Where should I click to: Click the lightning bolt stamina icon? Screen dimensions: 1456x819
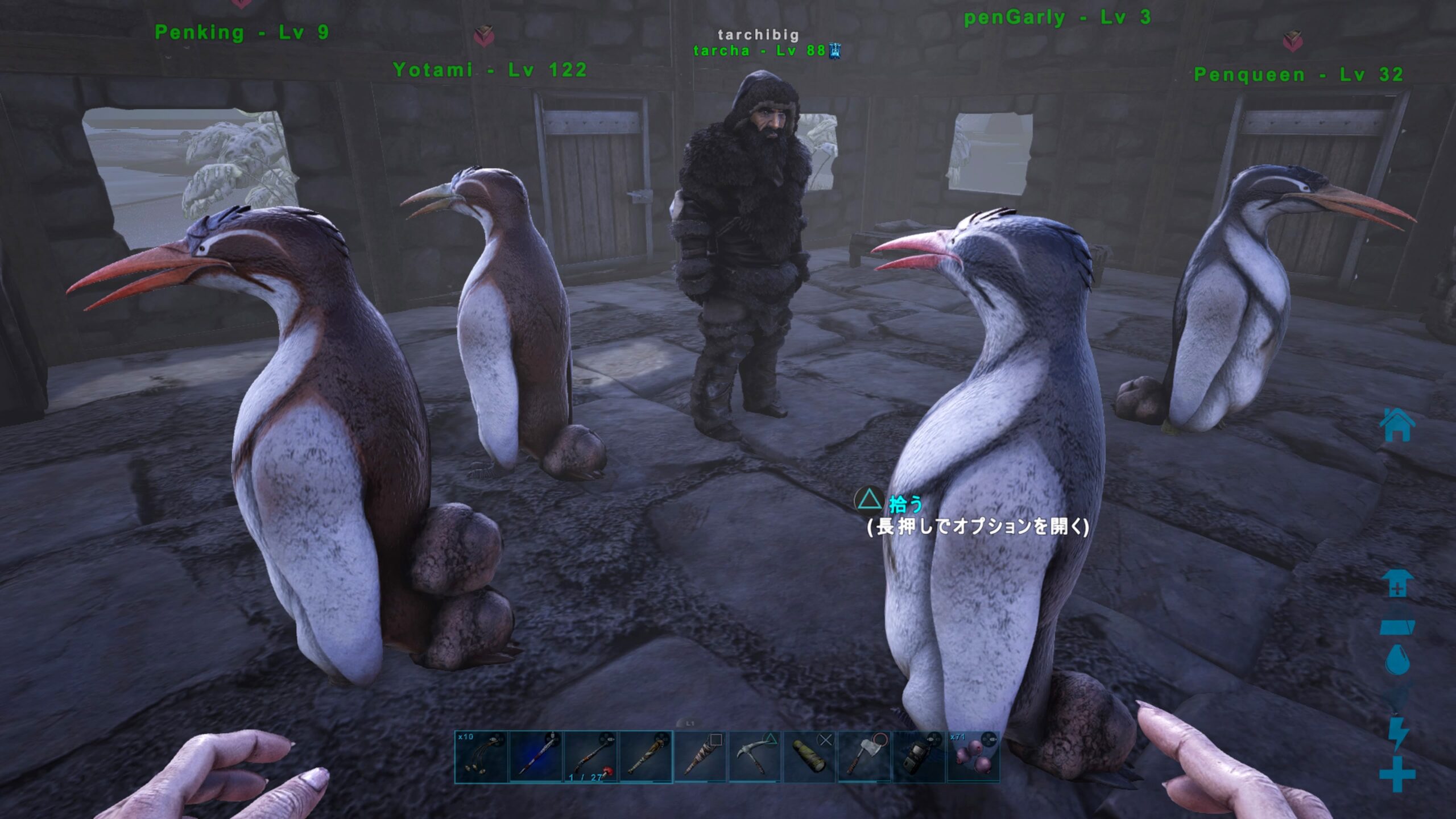tap(1397, 734)
